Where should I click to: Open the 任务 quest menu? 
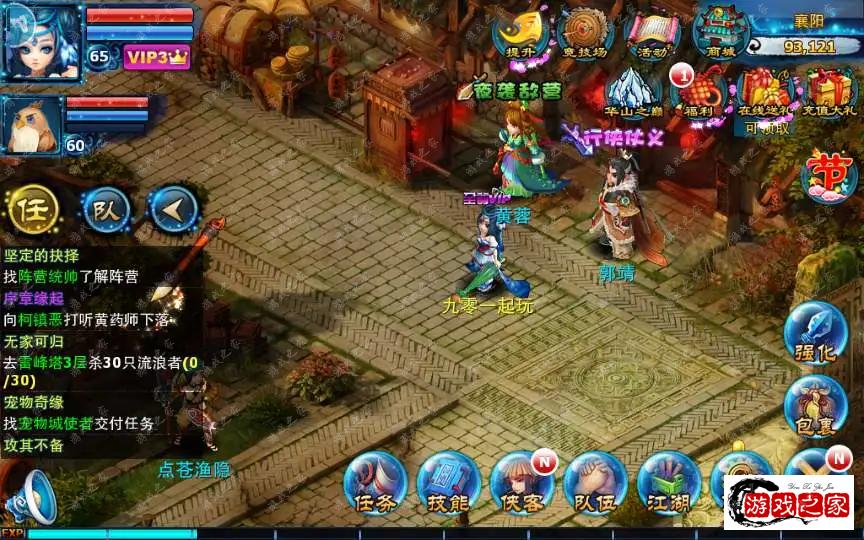(374, 483)
